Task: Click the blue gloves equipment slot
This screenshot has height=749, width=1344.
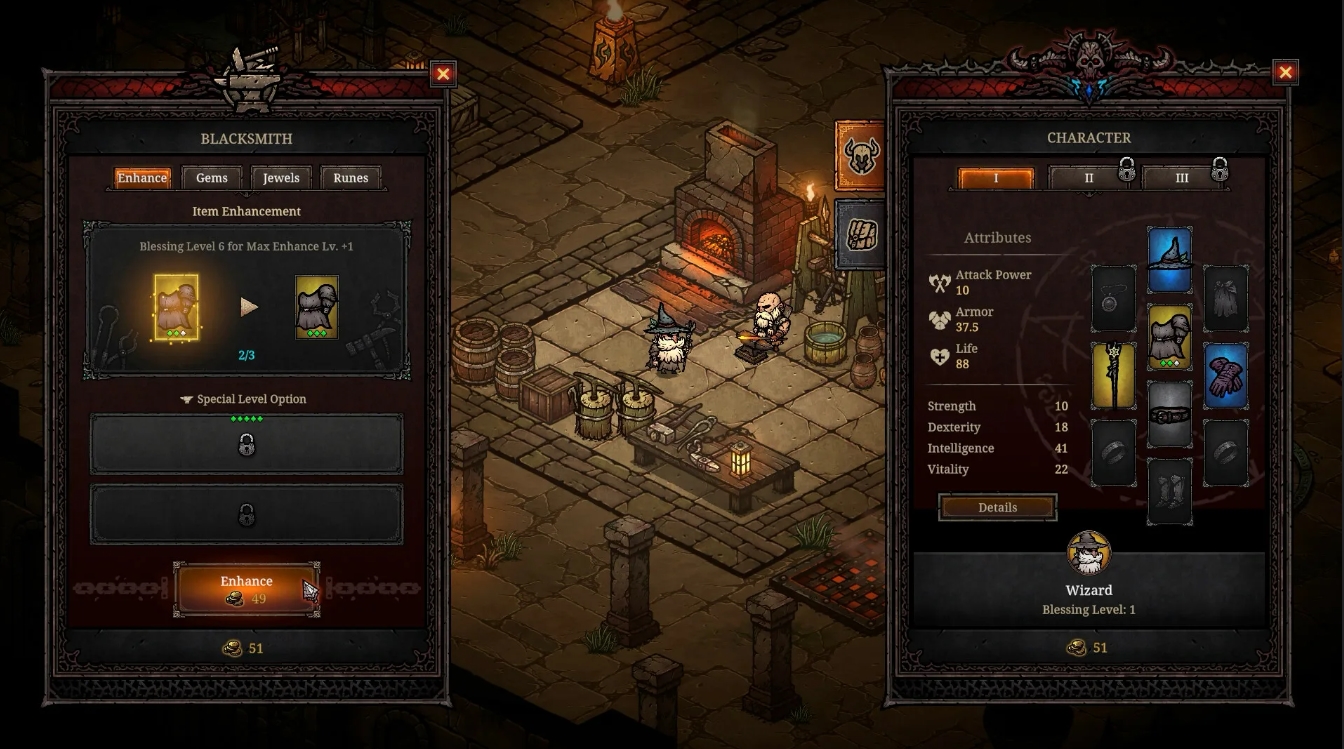Action: (x=1226, y=375)
